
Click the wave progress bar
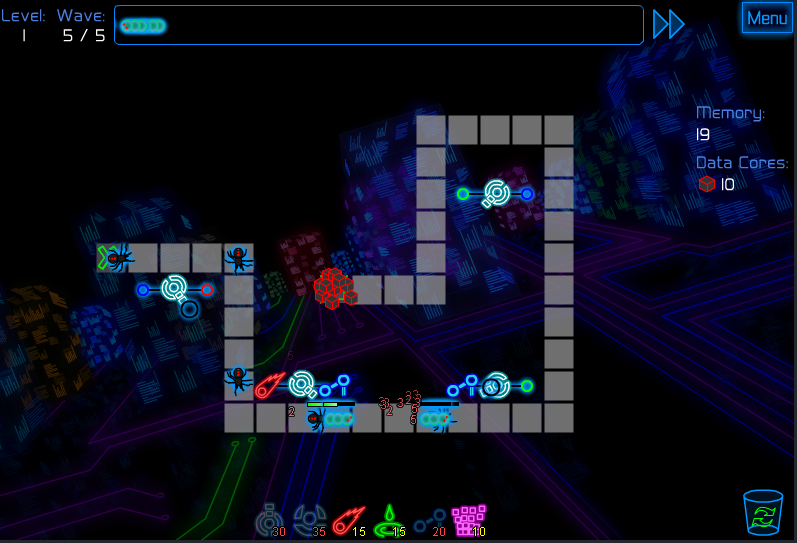pos(378,25)
